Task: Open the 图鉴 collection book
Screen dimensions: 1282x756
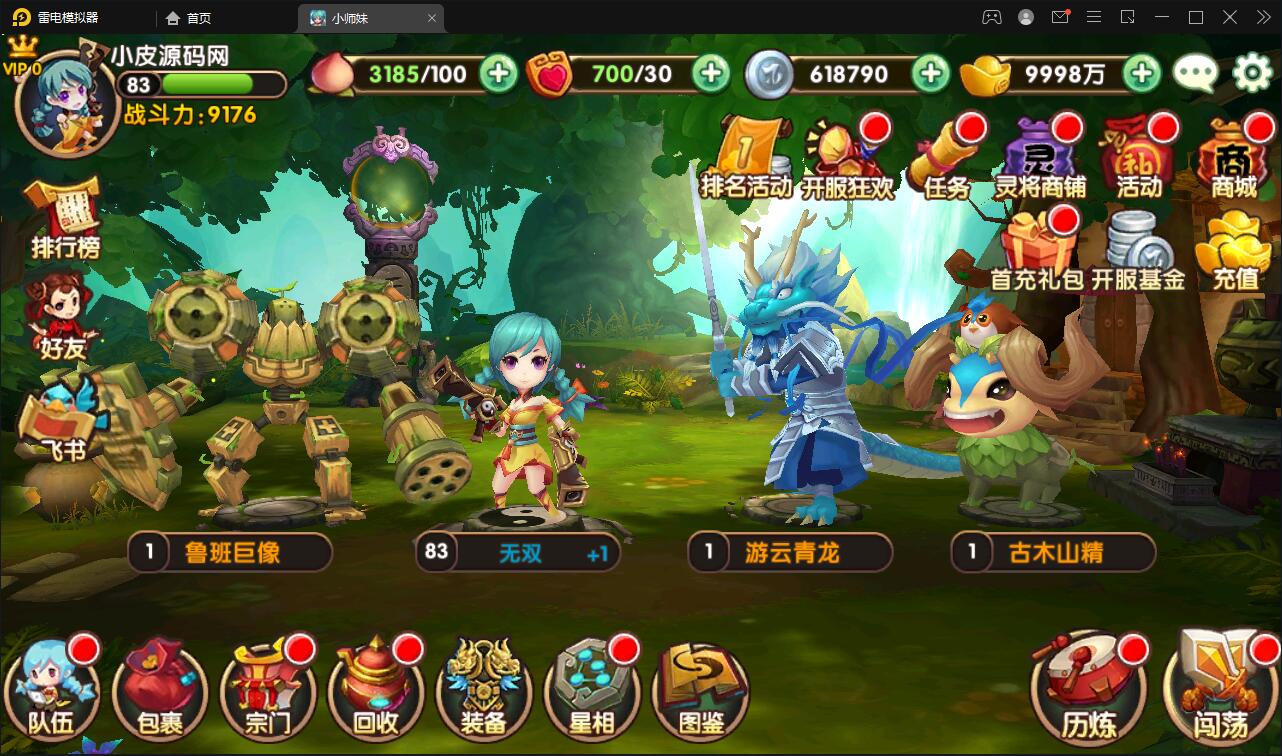Action: (699, 685)
